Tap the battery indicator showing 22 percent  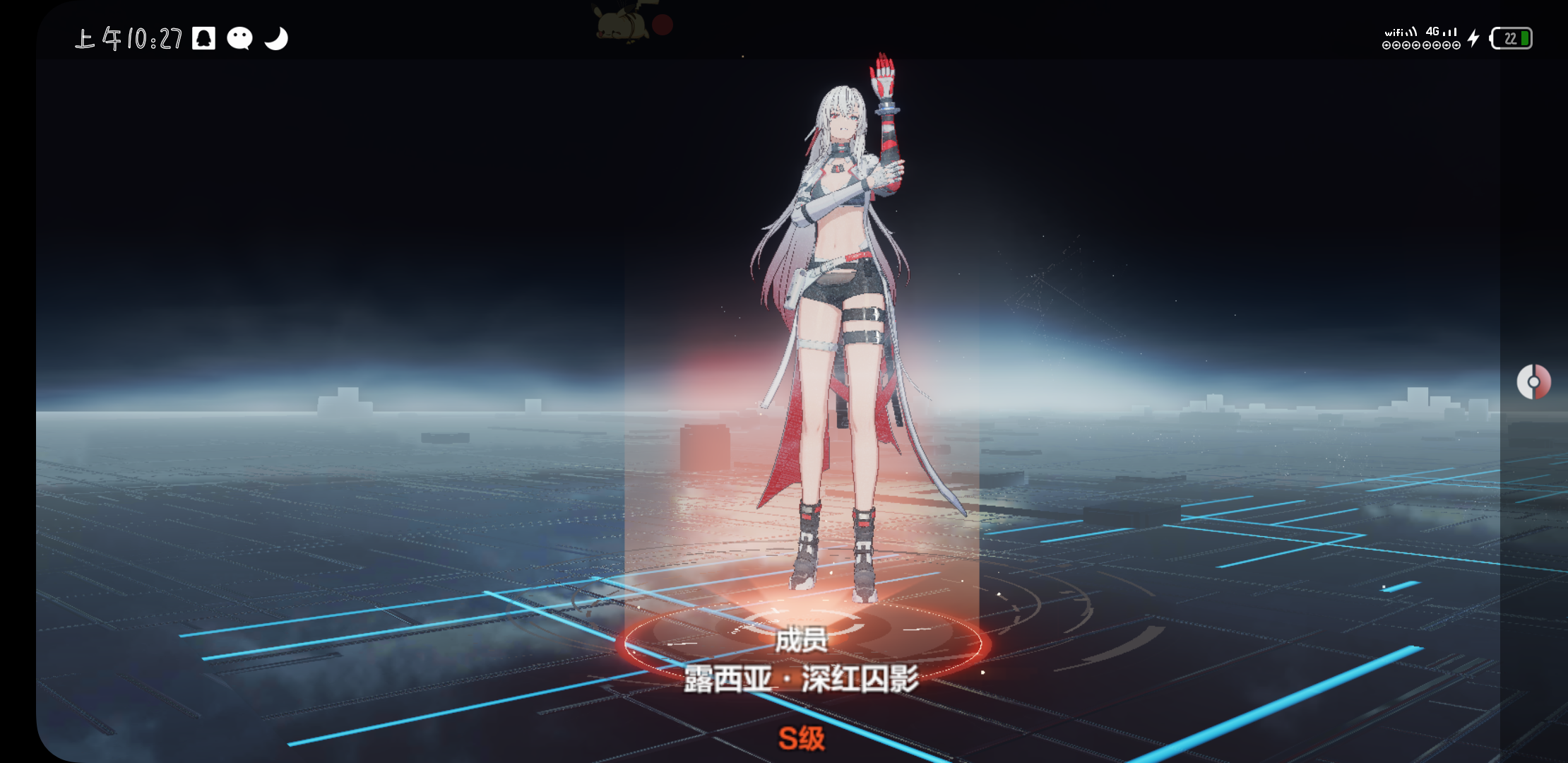coord(1512,39)
